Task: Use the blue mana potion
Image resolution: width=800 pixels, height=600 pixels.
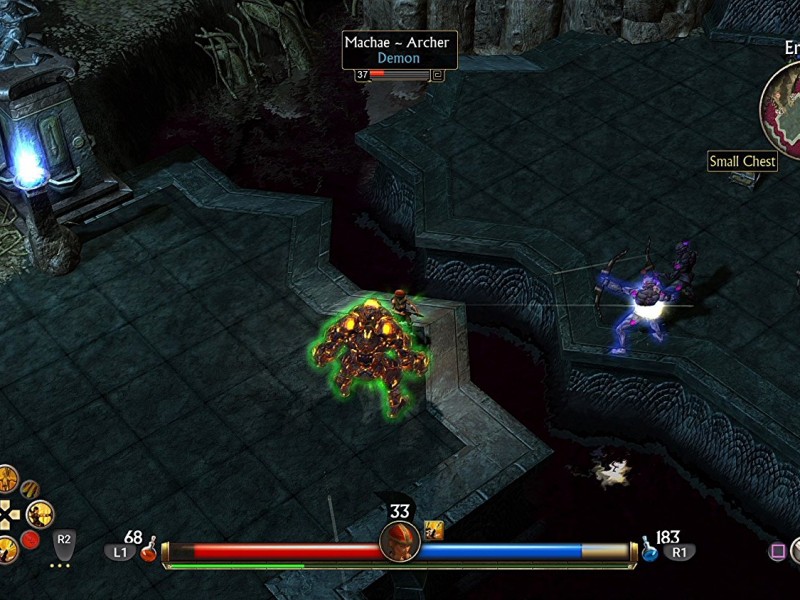Action: pos(649,550)
